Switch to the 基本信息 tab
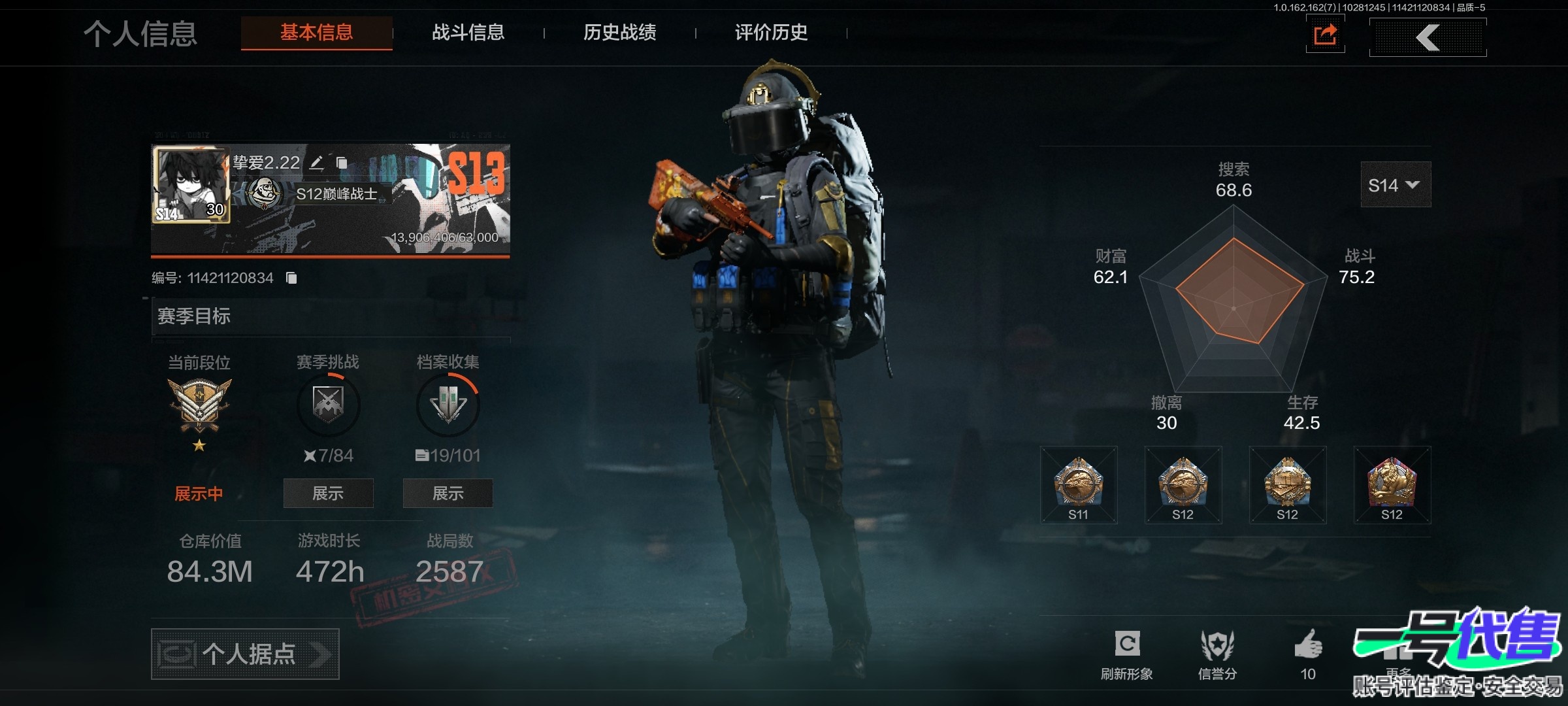Screen dimensions: 1568x706 (317, 33)
